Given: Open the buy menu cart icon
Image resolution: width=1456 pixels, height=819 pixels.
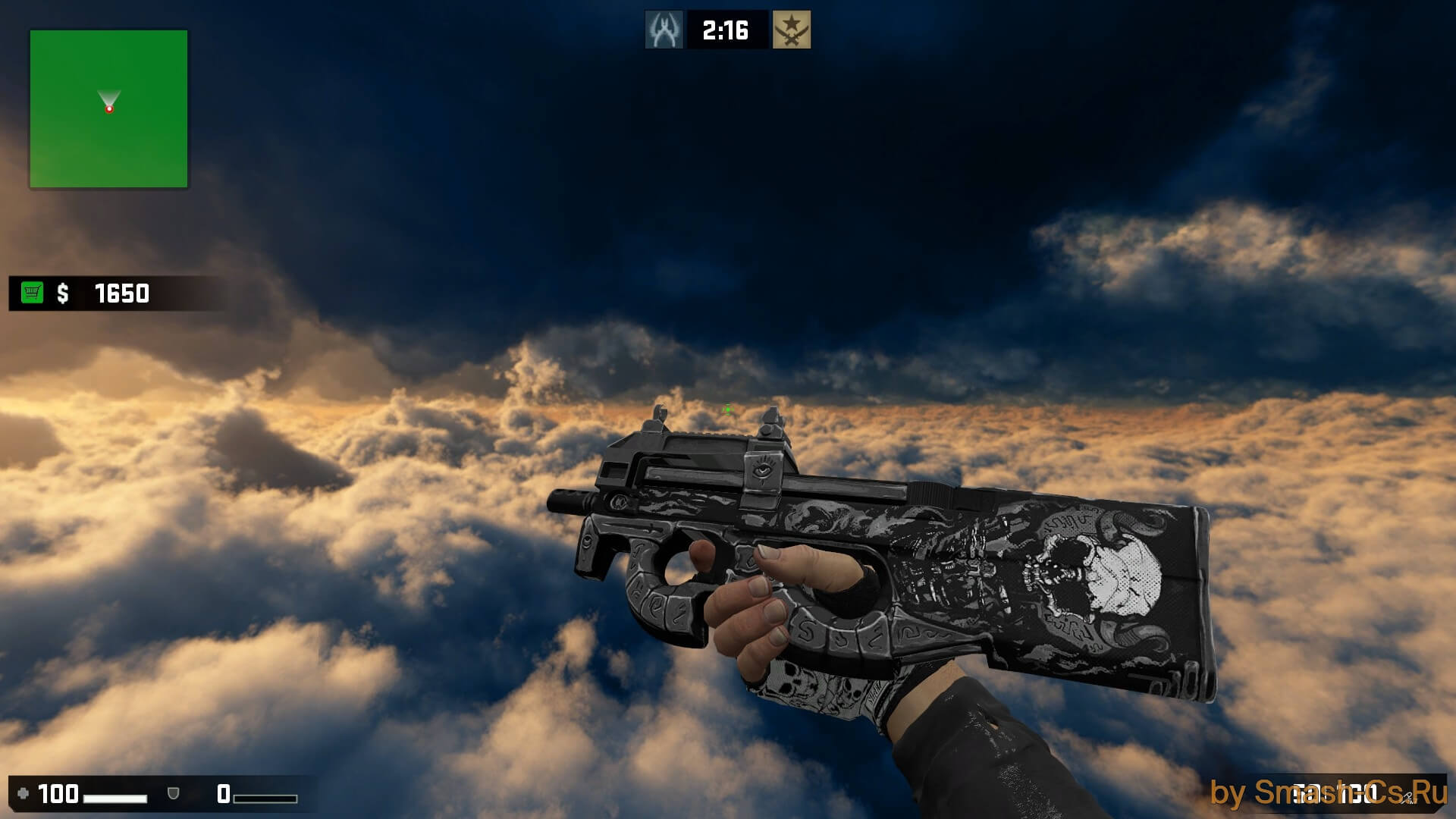Looking at the screenshot, I should pos(33,293).
